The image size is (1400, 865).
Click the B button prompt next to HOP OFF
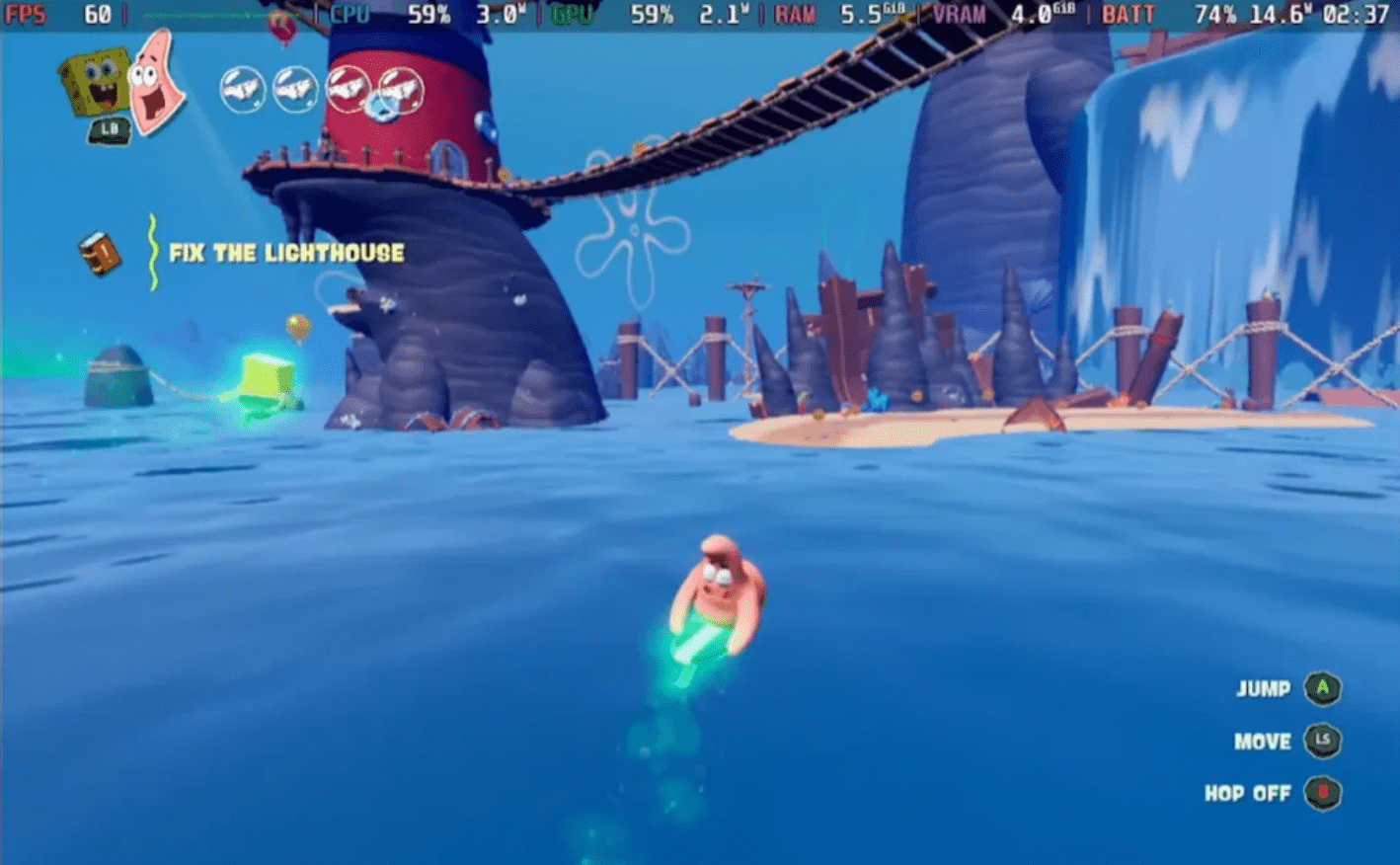(1323, 792)
